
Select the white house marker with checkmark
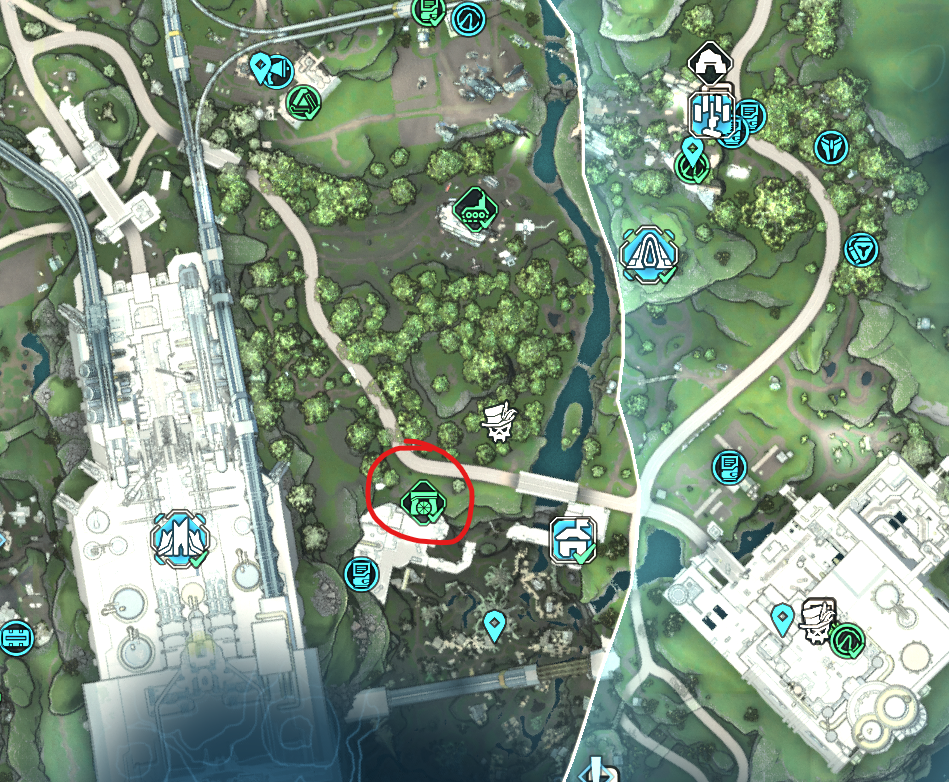coord(573,541)
